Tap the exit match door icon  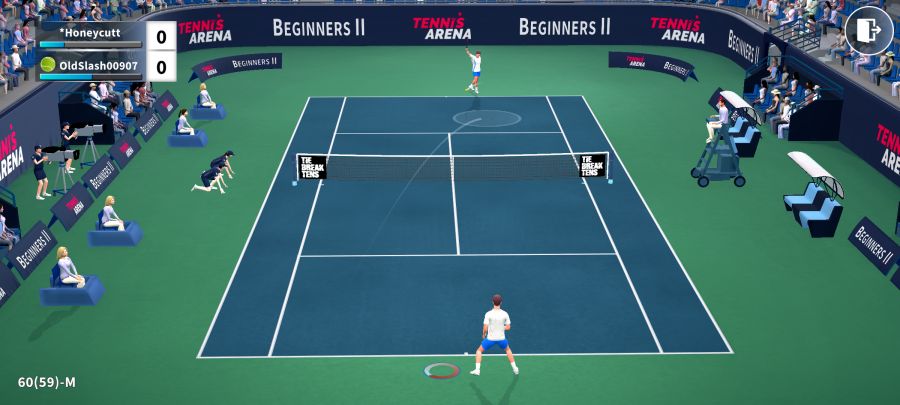coord(868,31)
